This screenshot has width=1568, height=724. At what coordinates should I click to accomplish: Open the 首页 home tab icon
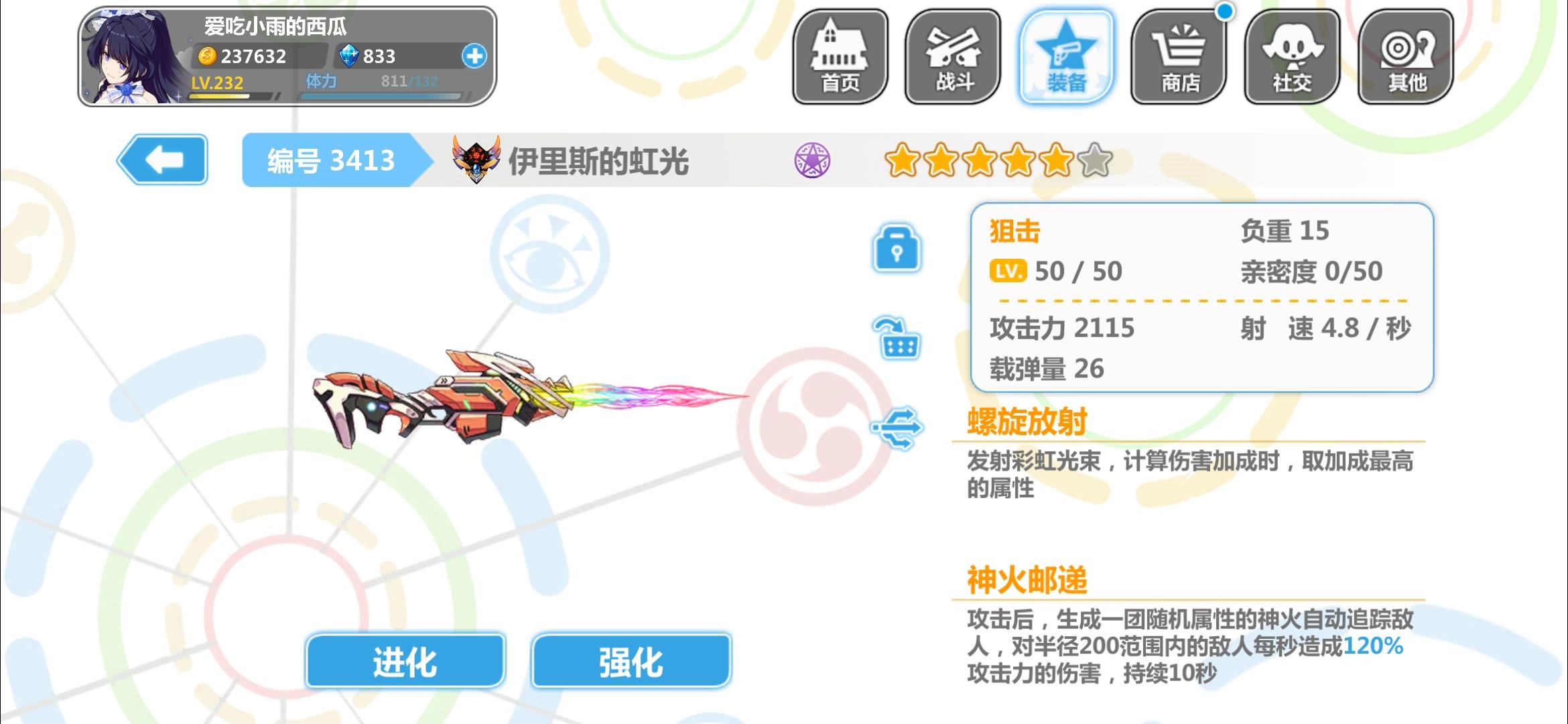click(840, 57)
